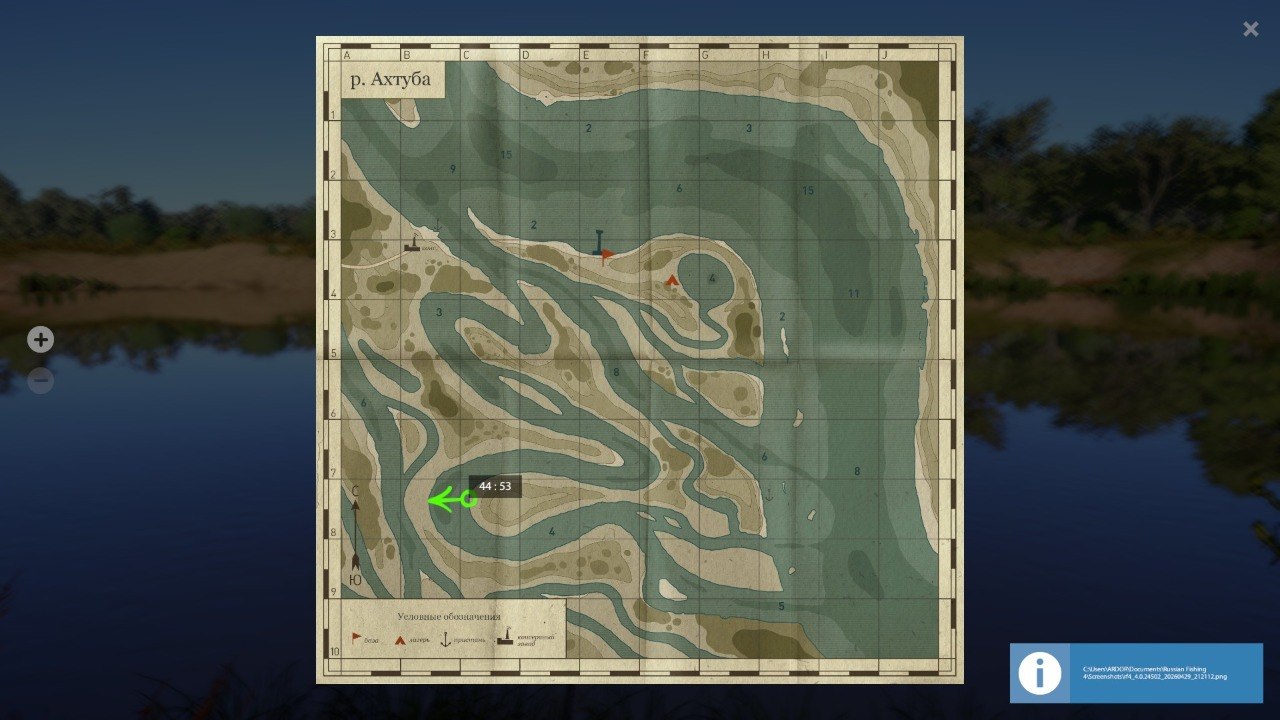Zoom in using the plus button
This screenshot has height=720, width=1280.
(40, 339)
